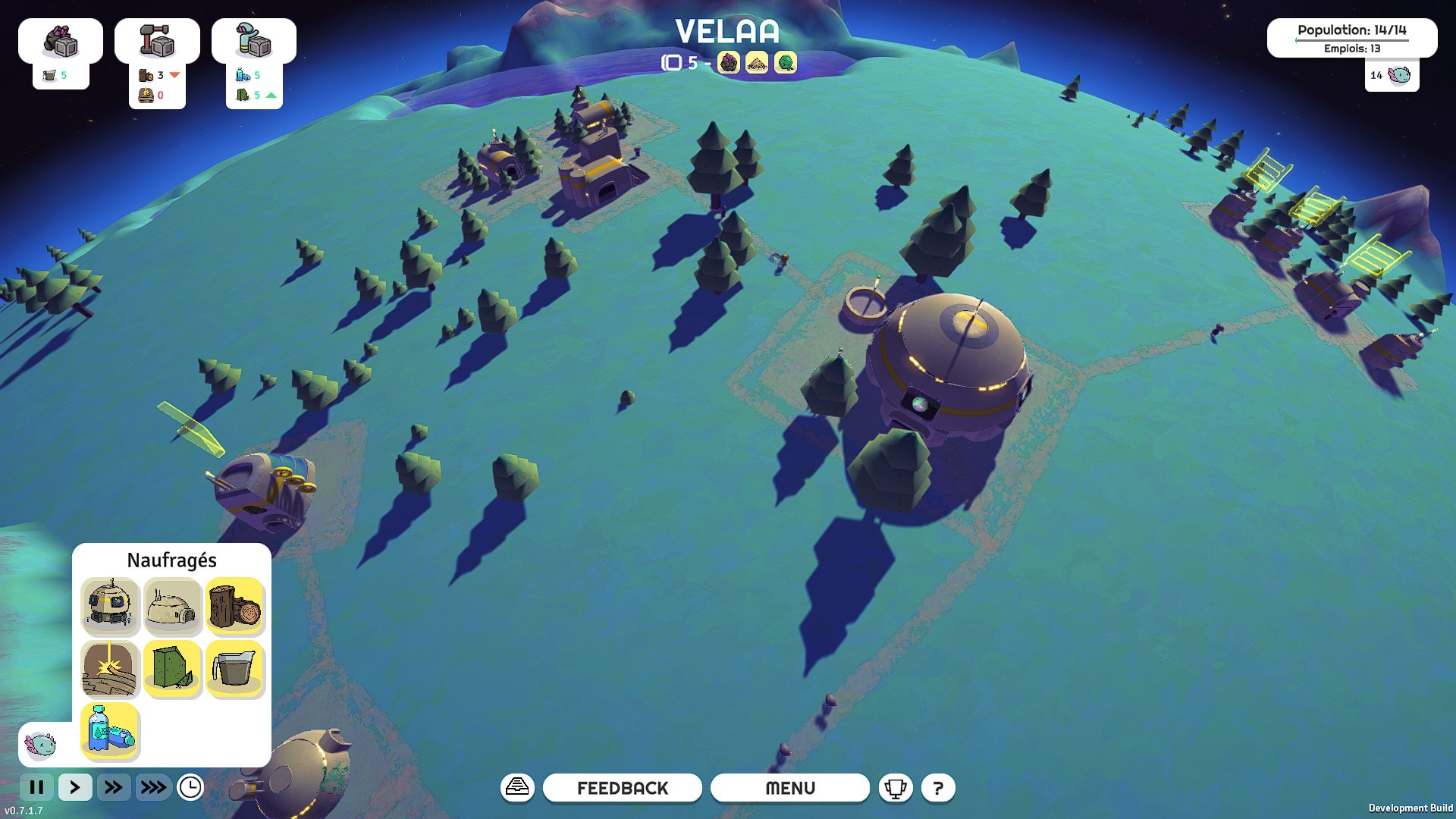Image resolution: width=1456 pixels, height=819 pixels.
Task: Pause the game
Action: 36,787
